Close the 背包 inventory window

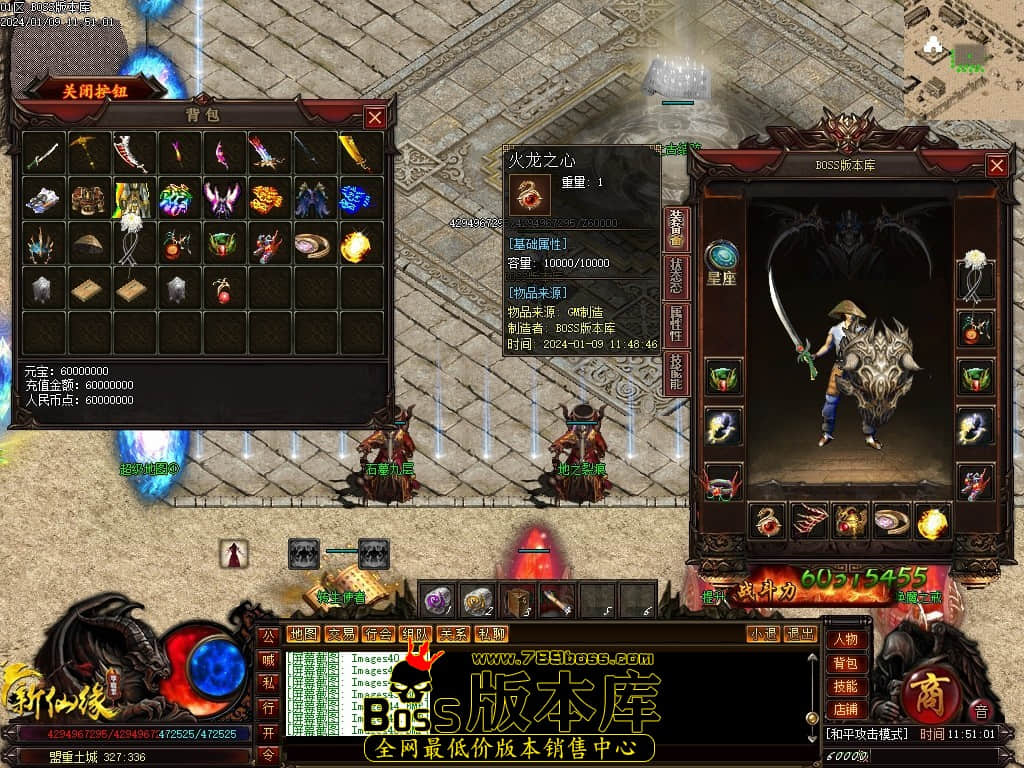coord(375,118)
